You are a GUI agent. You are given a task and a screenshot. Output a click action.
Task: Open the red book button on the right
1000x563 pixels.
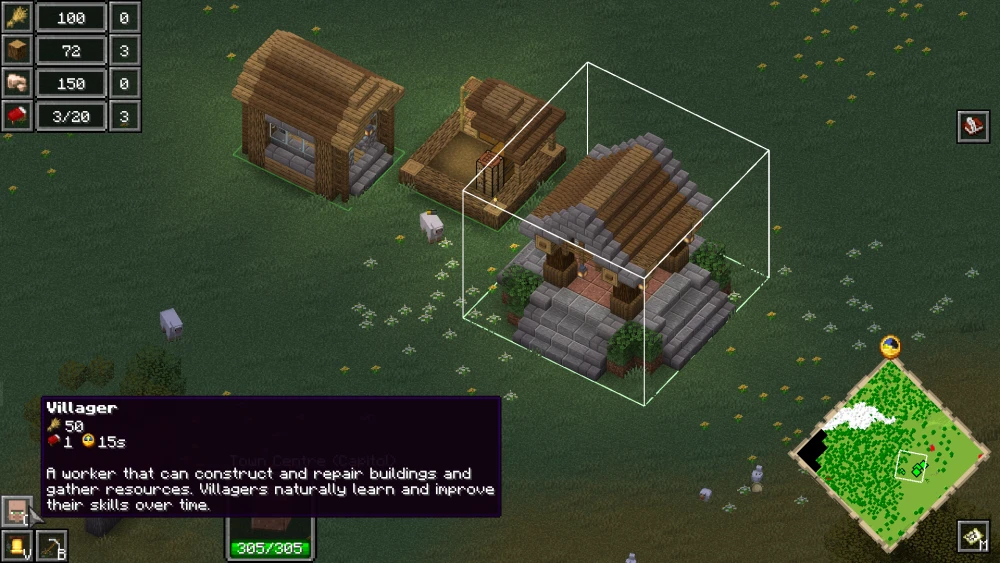tap(973, 126)
